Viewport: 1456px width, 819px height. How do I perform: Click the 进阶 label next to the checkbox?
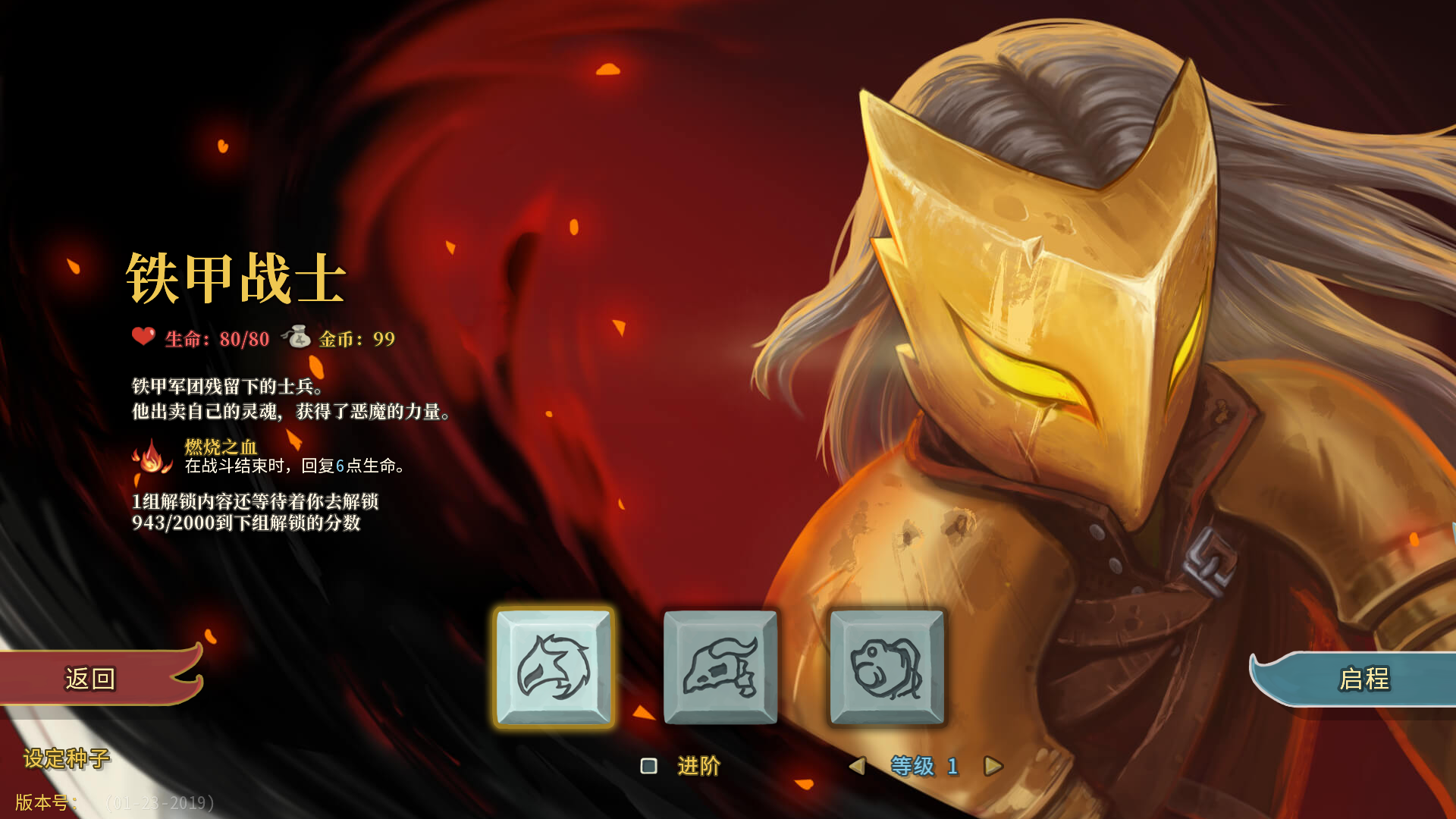(699, 767)
